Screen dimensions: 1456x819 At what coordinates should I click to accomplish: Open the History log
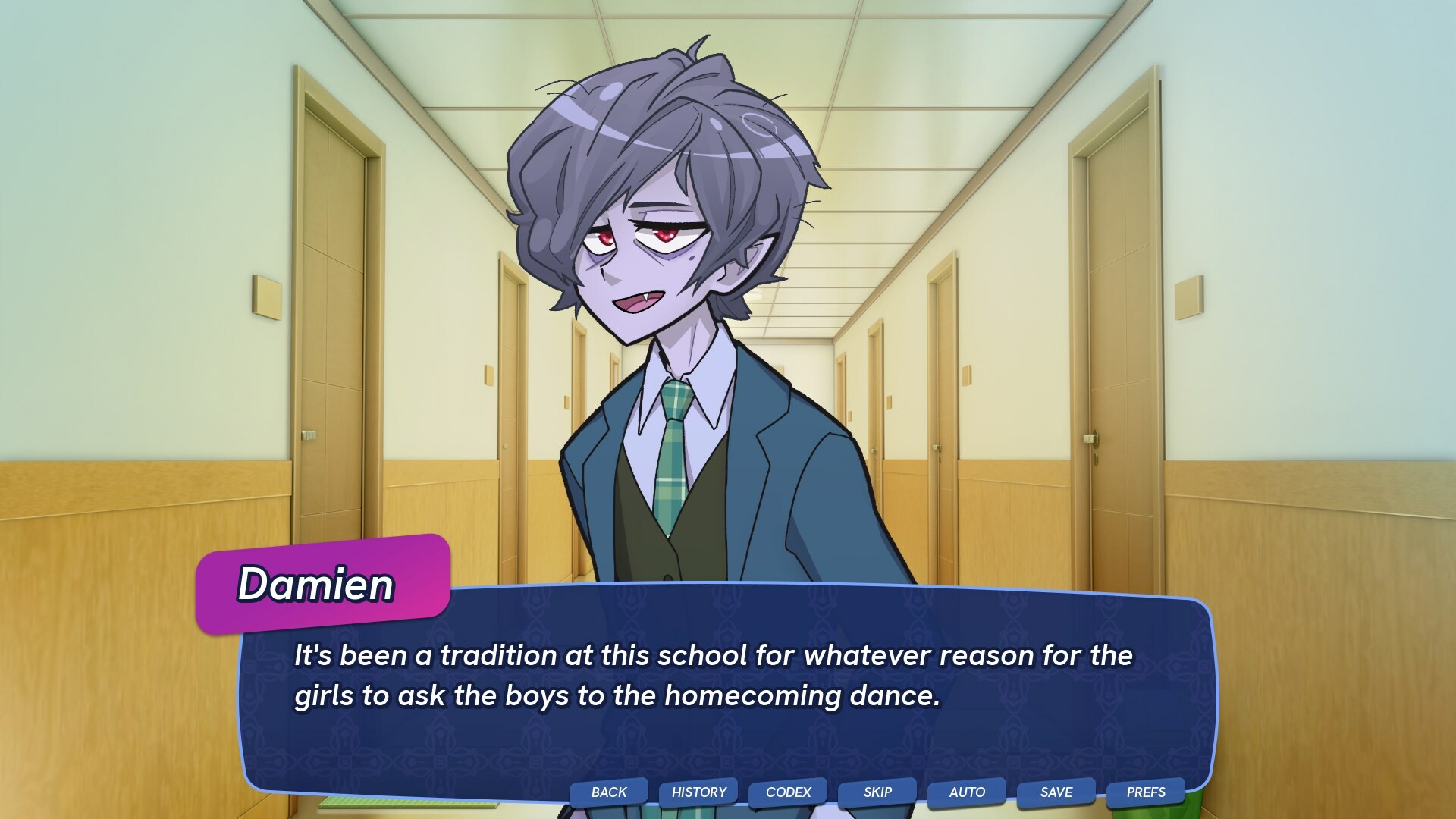698,792
